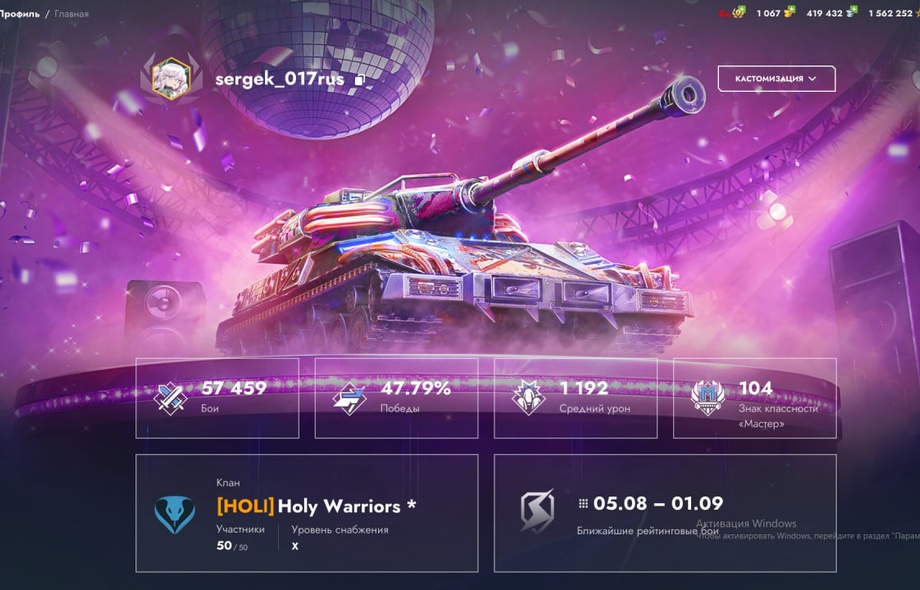Screen dimensions: 920x590
Task: Open the Holy Warriors clan panel
Action: [x=306, y=513]
